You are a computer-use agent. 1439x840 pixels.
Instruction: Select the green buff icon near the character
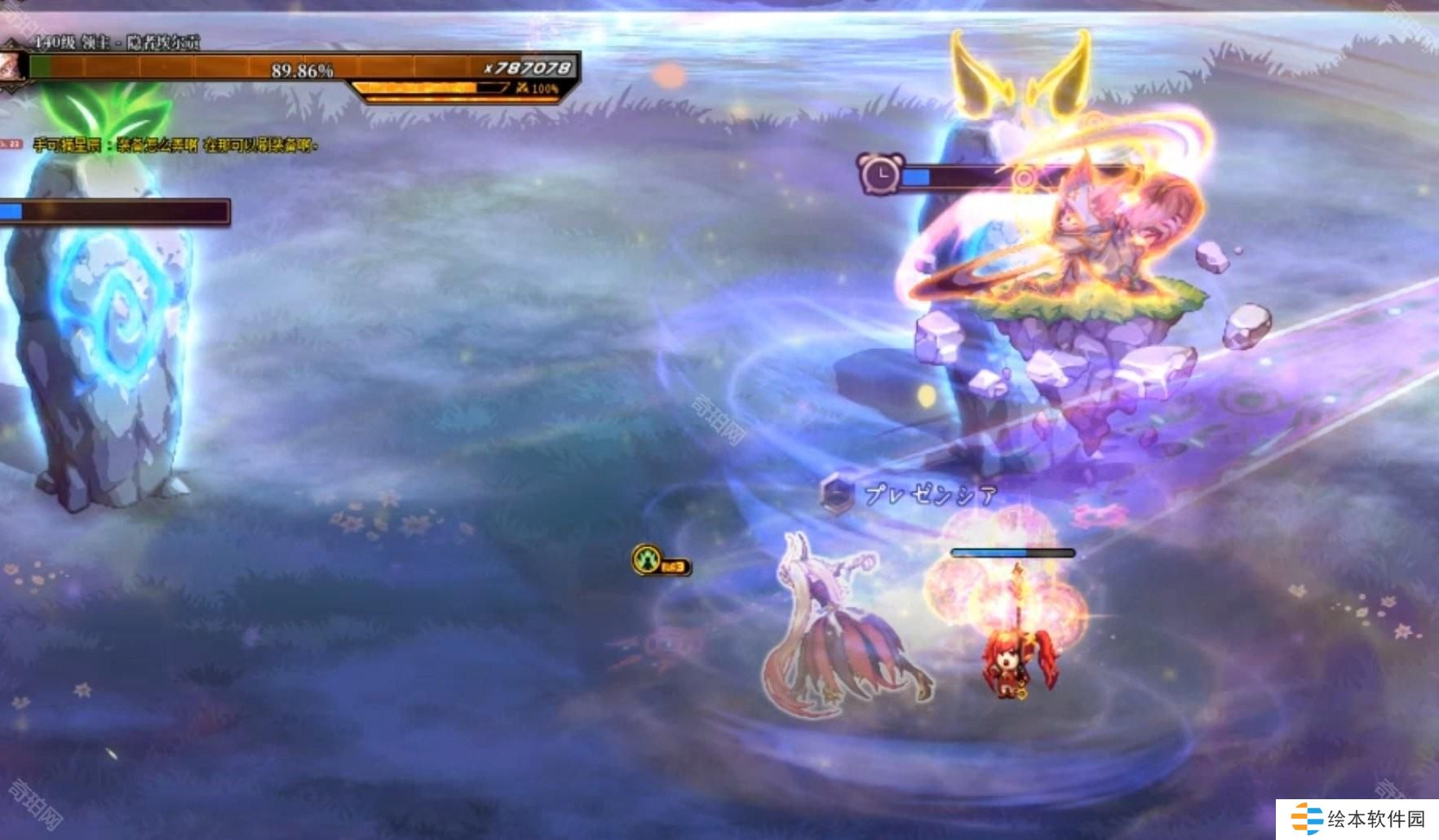point(647,560)
